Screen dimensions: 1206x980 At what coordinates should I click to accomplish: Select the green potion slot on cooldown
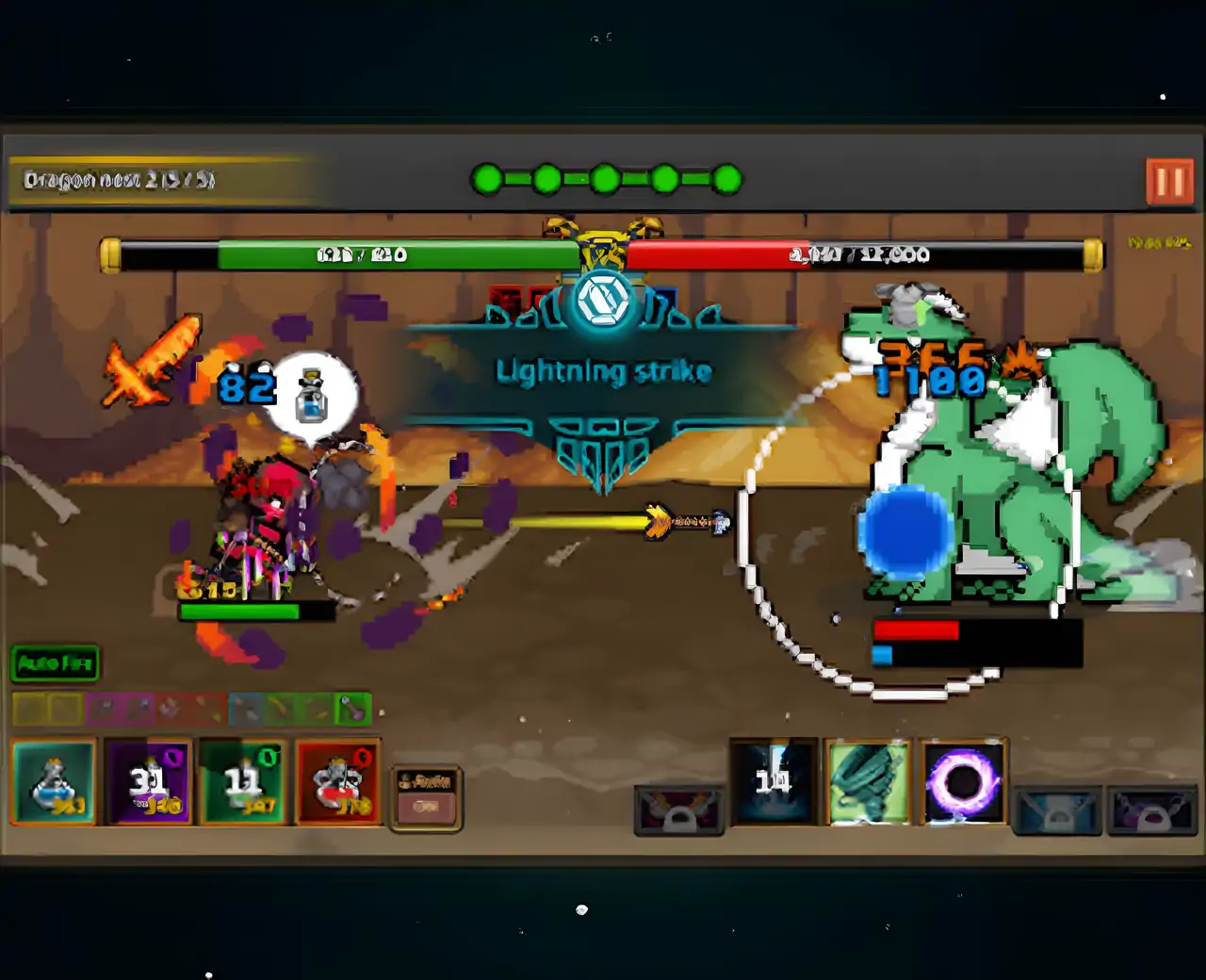(243, 782)
